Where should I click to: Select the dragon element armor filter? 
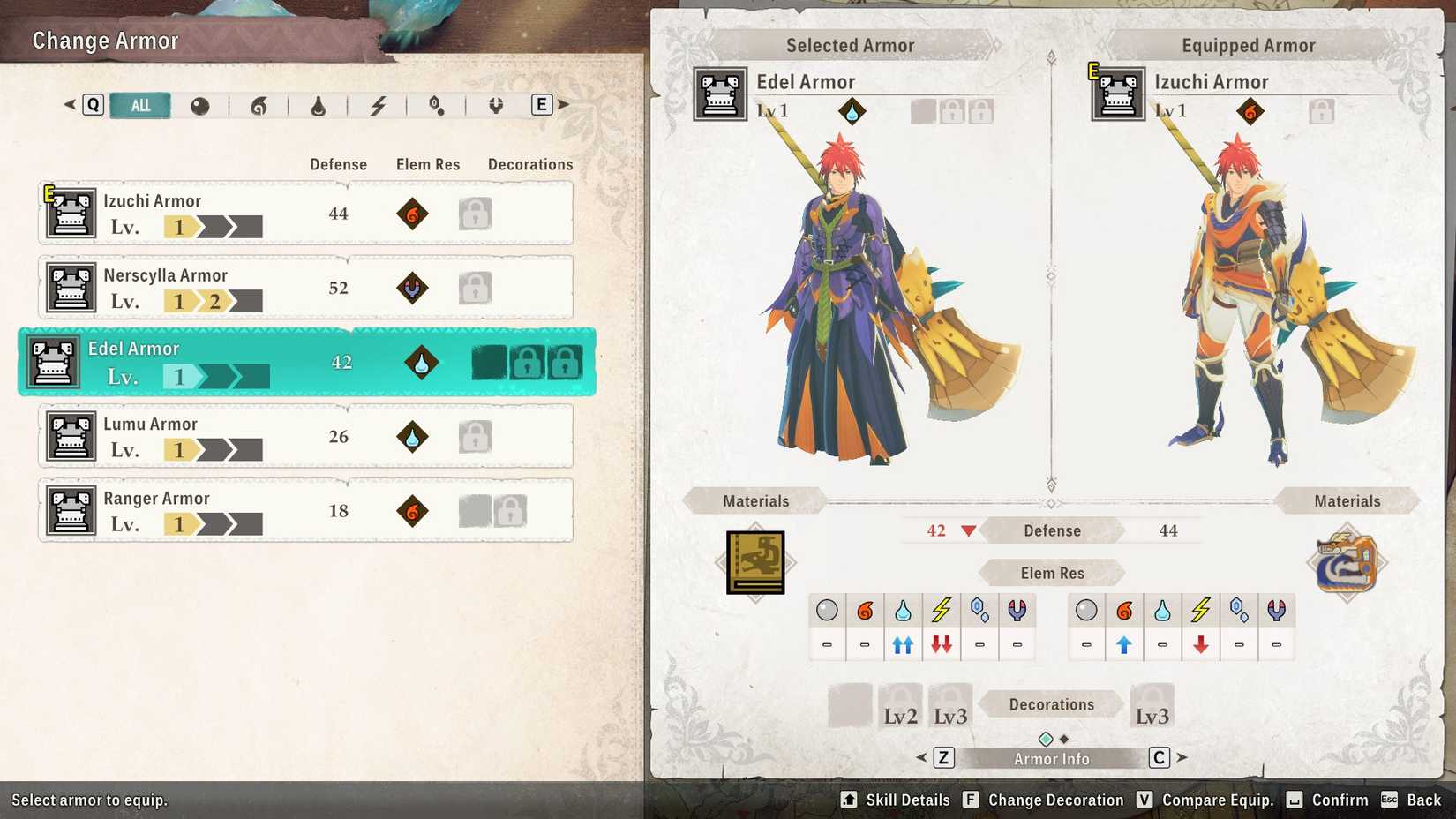click(x=495, y=105)
